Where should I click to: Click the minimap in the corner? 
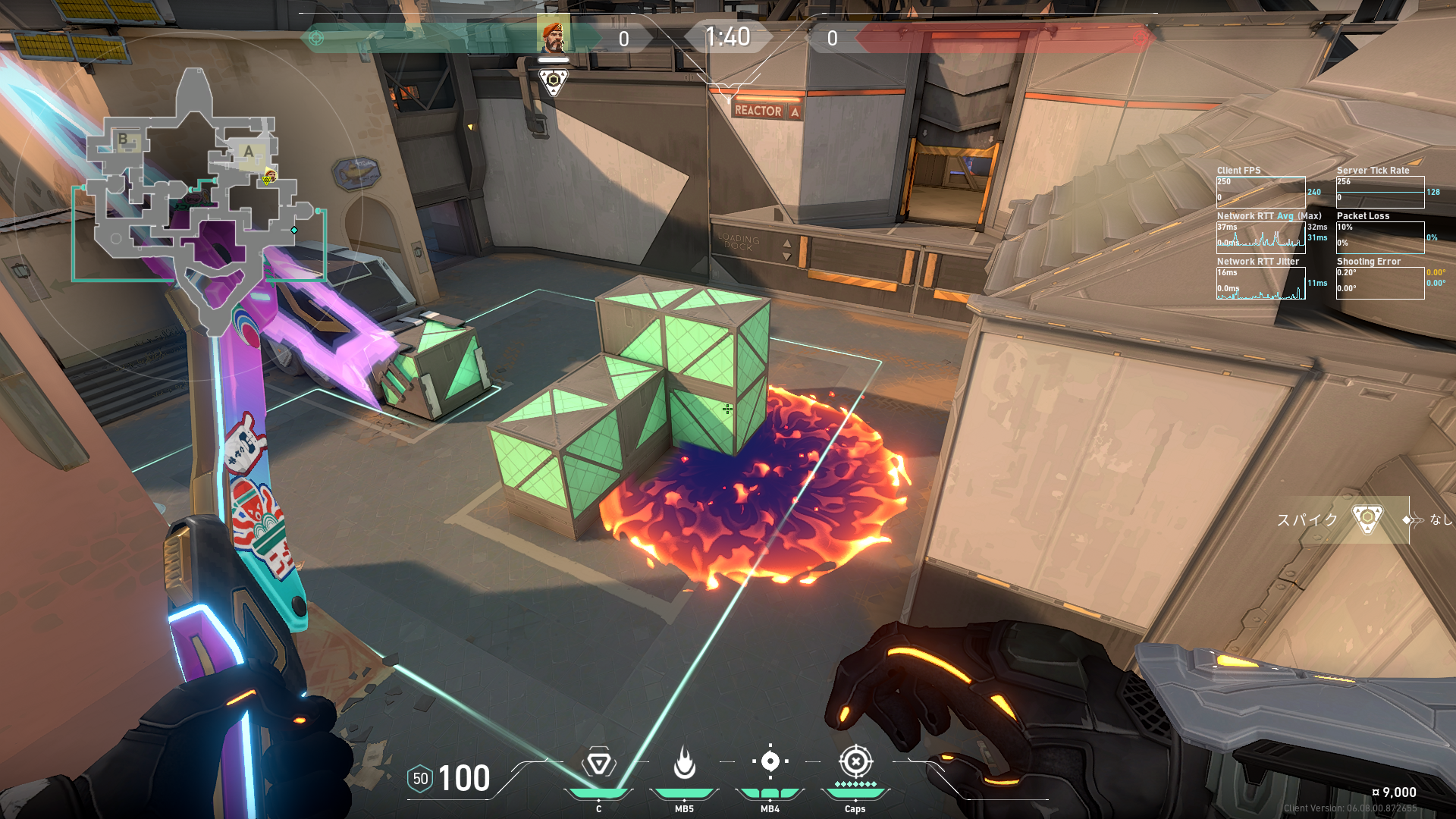[x=199, y=205]
